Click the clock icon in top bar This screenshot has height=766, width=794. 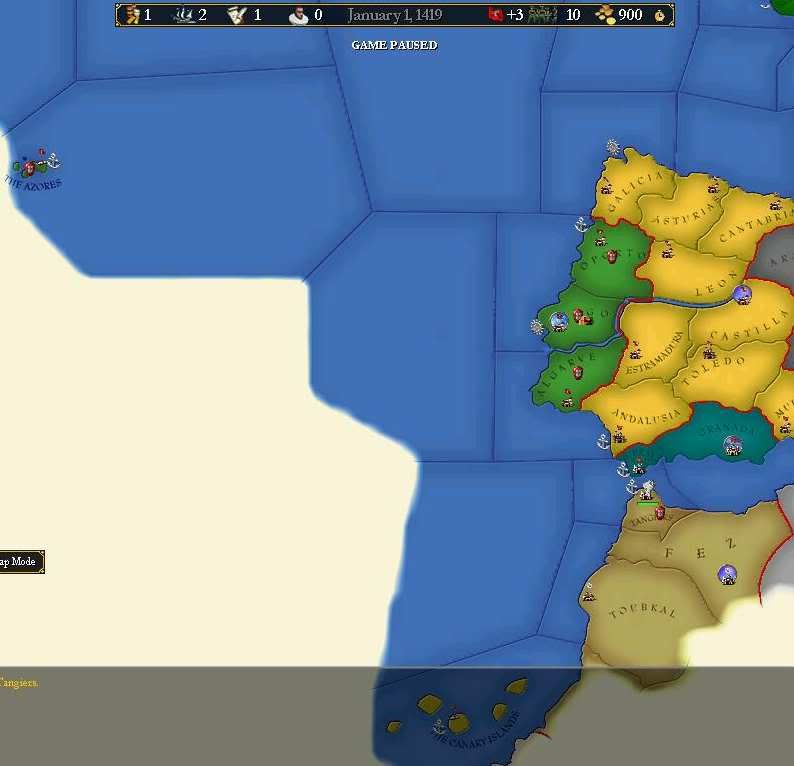point(660,15)
